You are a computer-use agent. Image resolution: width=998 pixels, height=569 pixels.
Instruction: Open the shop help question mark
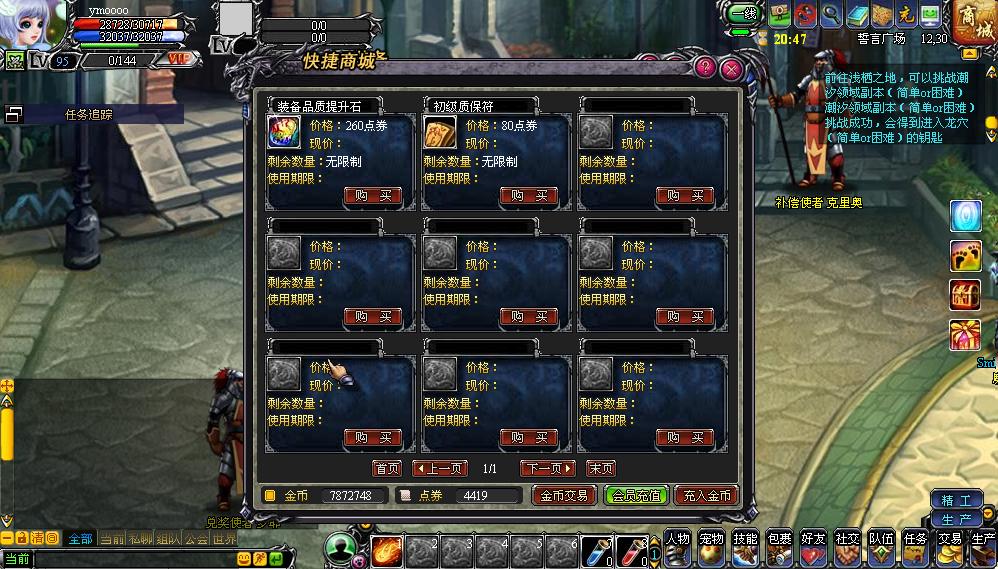tap(706, 68)
